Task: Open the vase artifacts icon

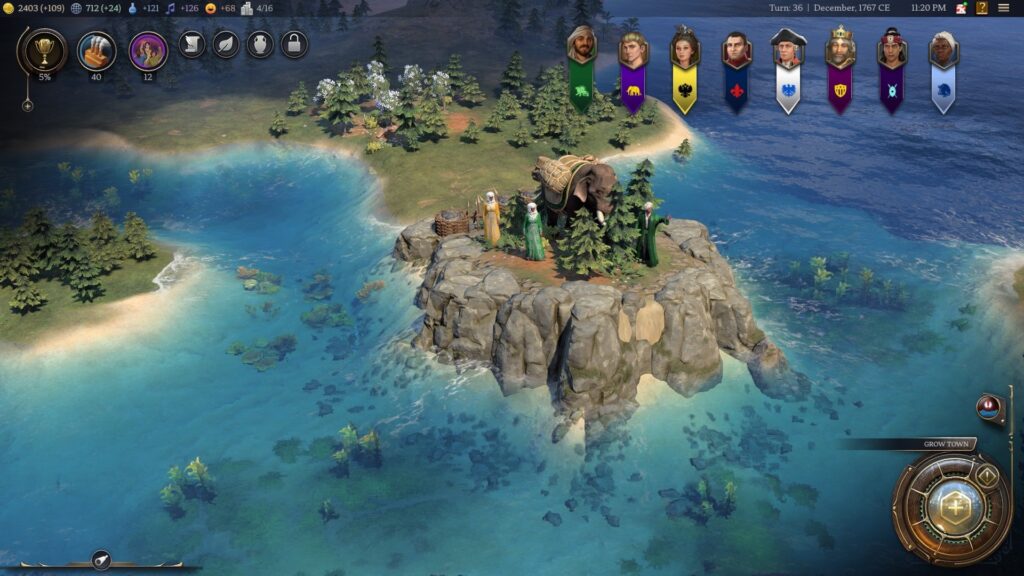Action: 260,44
